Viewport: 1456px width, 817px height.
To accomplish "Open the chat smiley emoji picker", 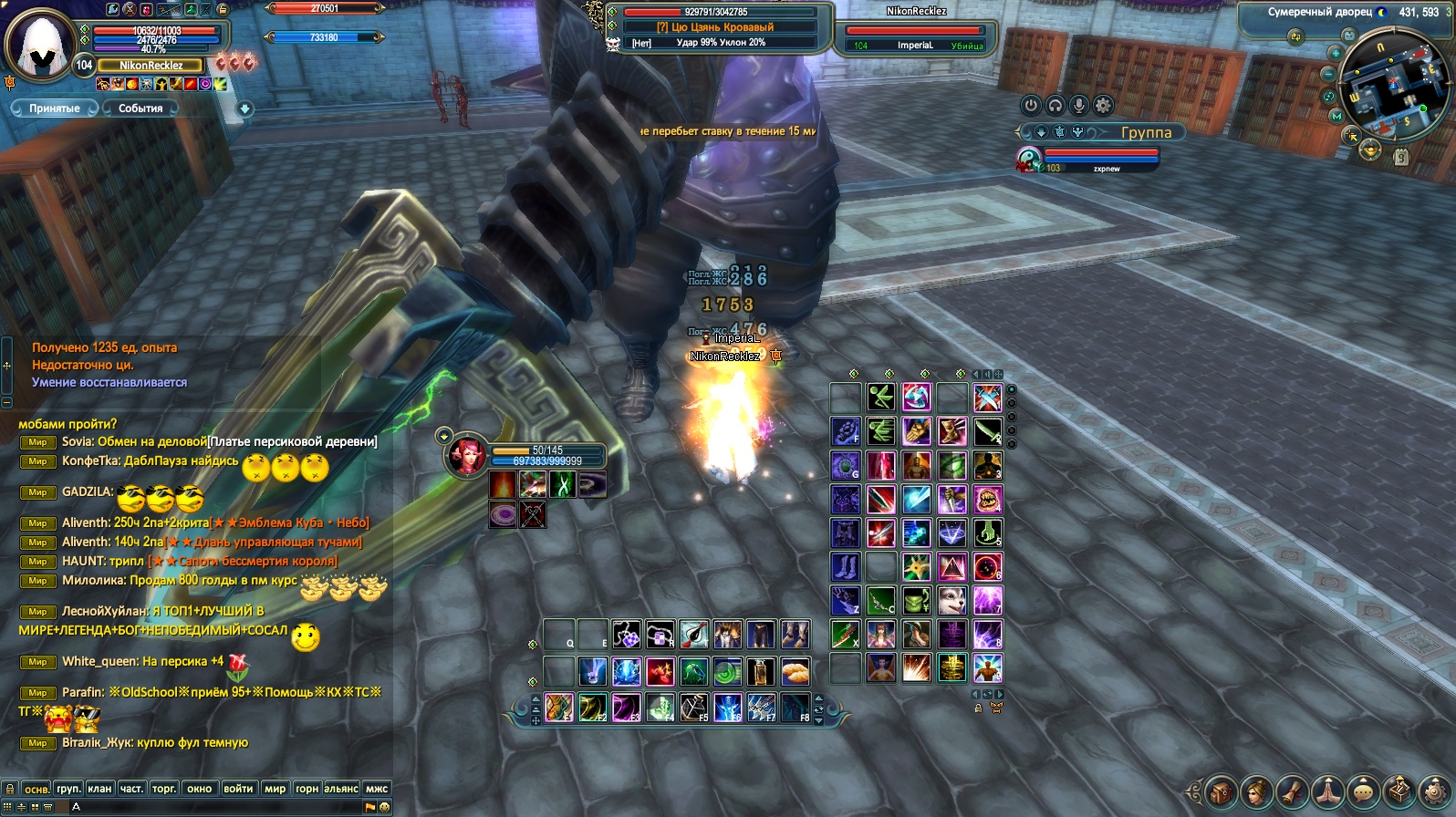I will [385, 807].
